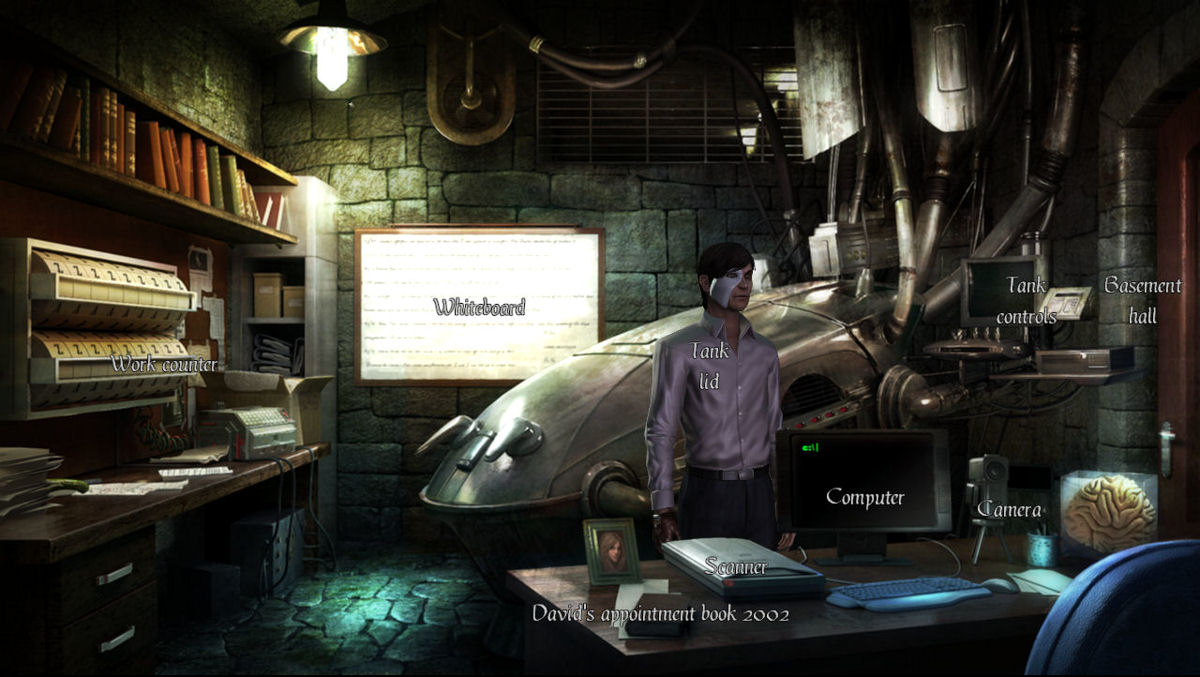Screen dimensions: 1200x677
Task: Activate the Tank controls hotspot label
Action: click(x=1026, y=301)
